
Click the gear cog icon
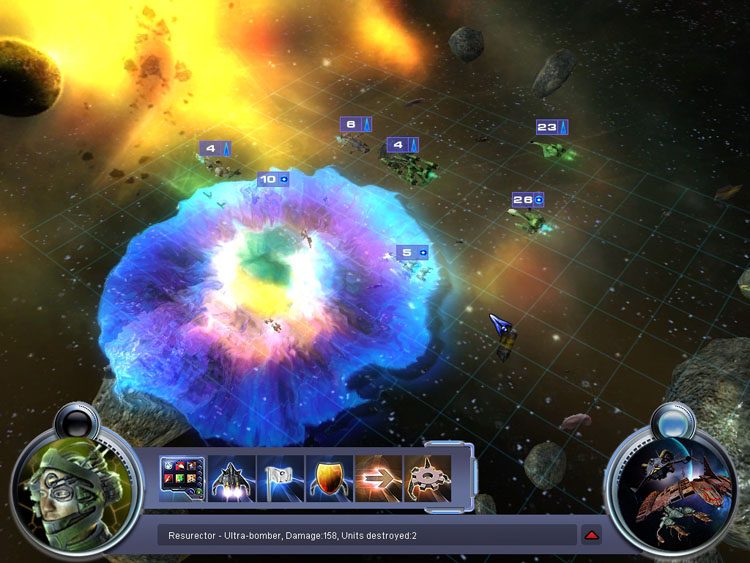(x=427, y=478)
